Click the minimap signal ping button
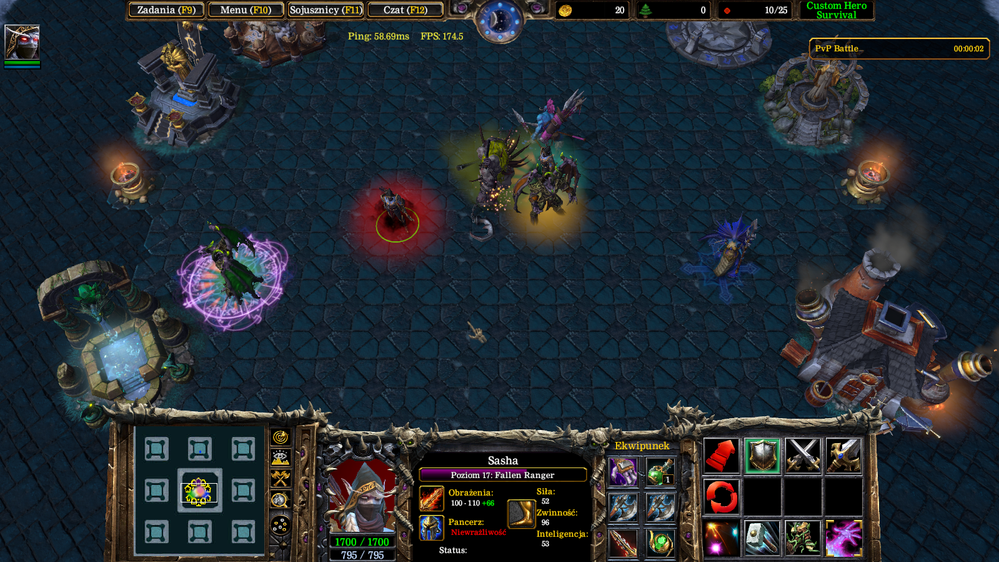Viewport: 999px width, 562px height. pyautogui.click(x=281, y=438)
